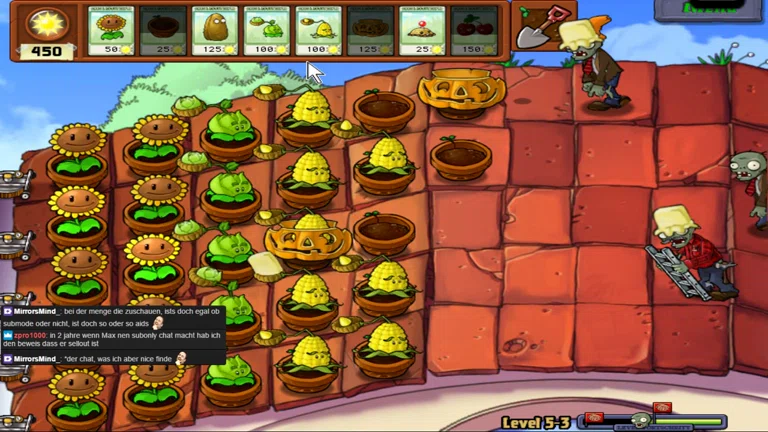Select the Pumpkin seed packet
The height and width of the screenshot is (432, 768).
point(371,31)
